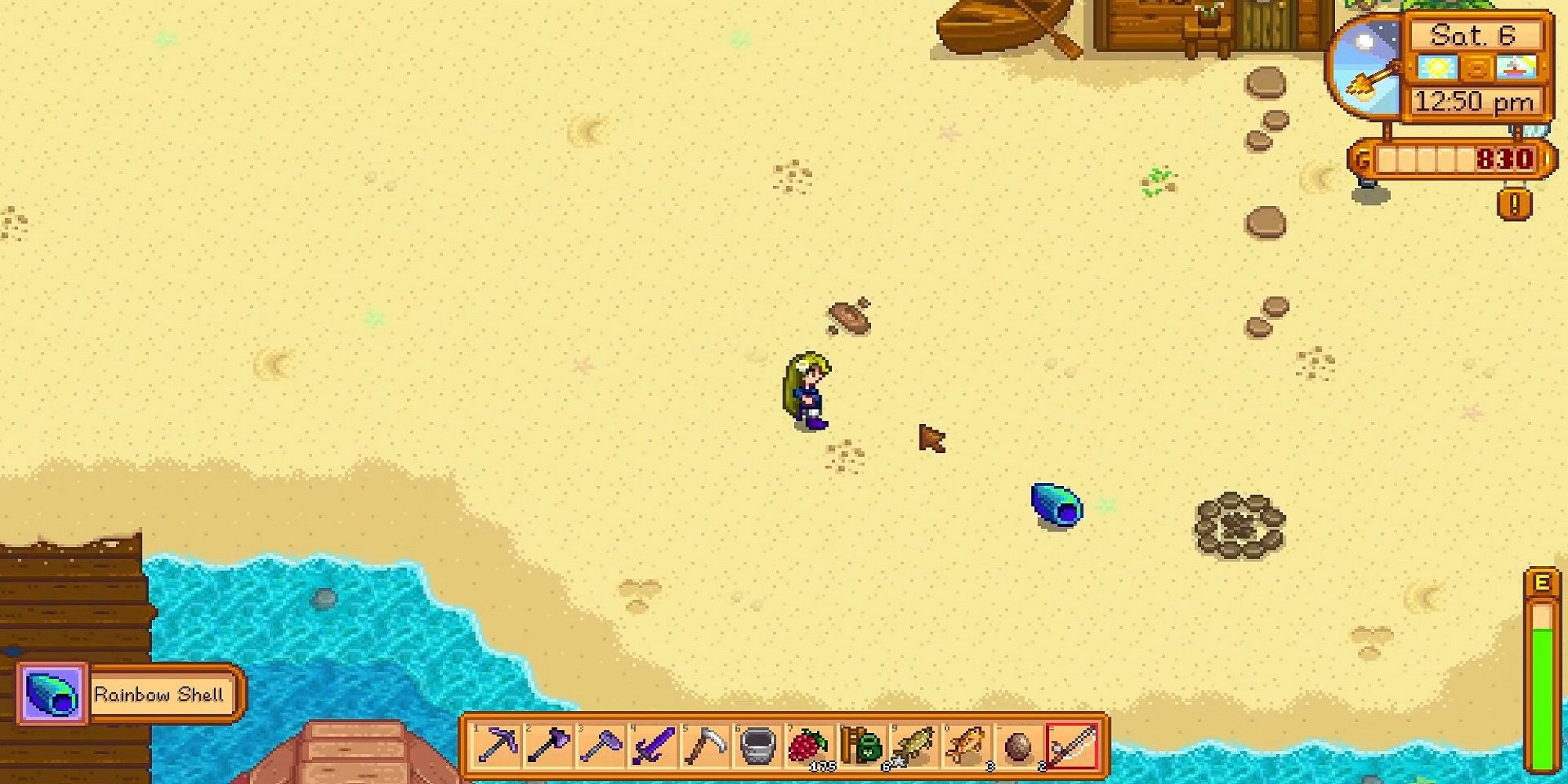Click the sunny weather icon on the HUD
This screenshot has height=784, width=1568.
[x=1437, y=67]
